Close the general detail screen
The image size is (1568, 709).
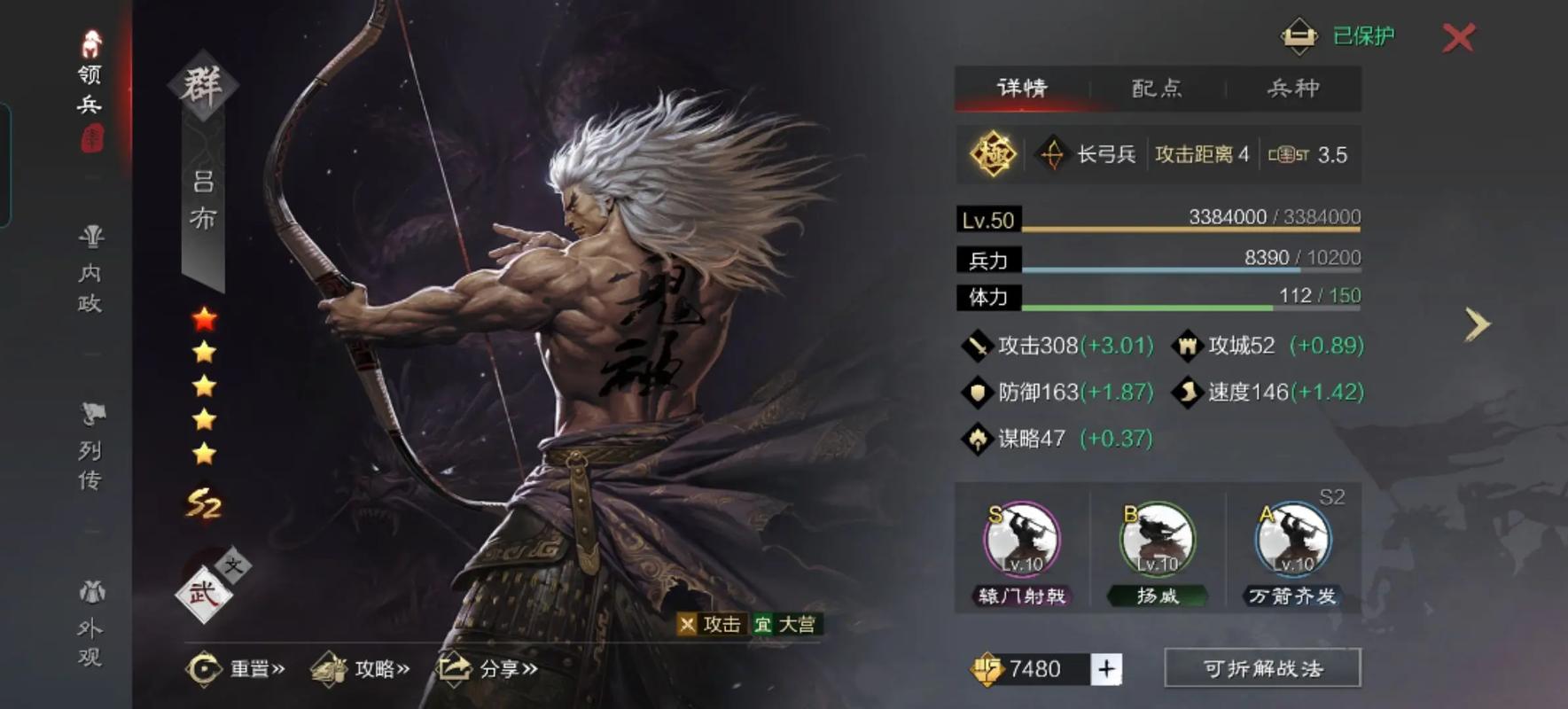click(x=1458, y=37)
